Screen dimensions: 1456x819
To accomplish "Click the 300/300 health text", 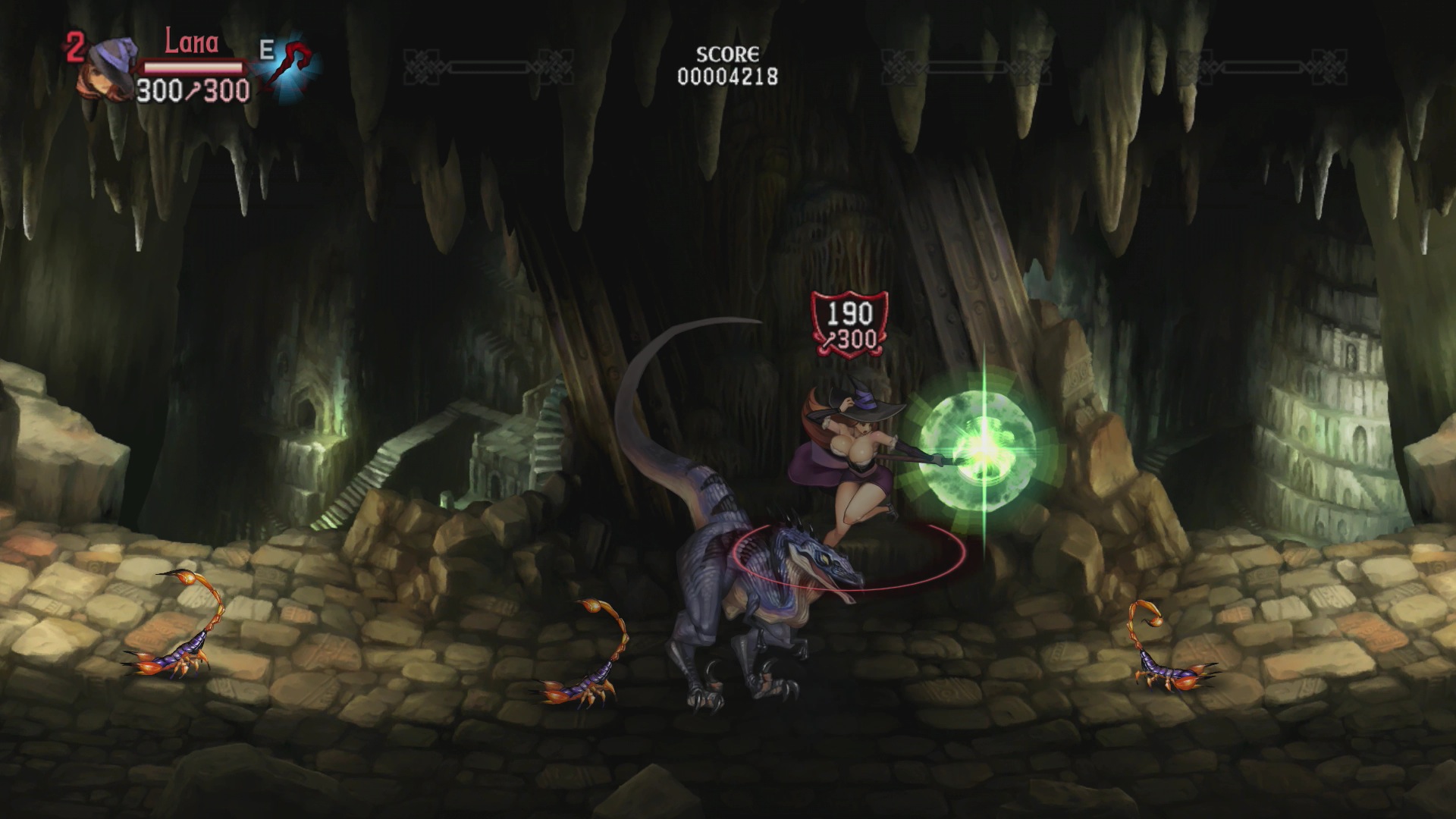I will coord(191,89).
